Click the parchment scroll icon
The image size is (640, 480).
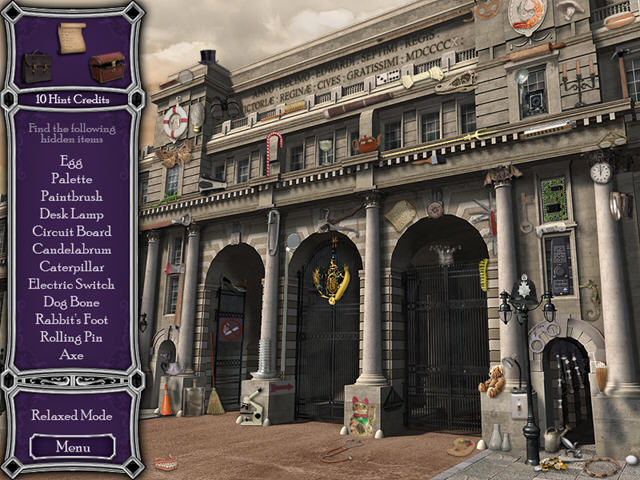pyautogui.click(x=72, y=37)
